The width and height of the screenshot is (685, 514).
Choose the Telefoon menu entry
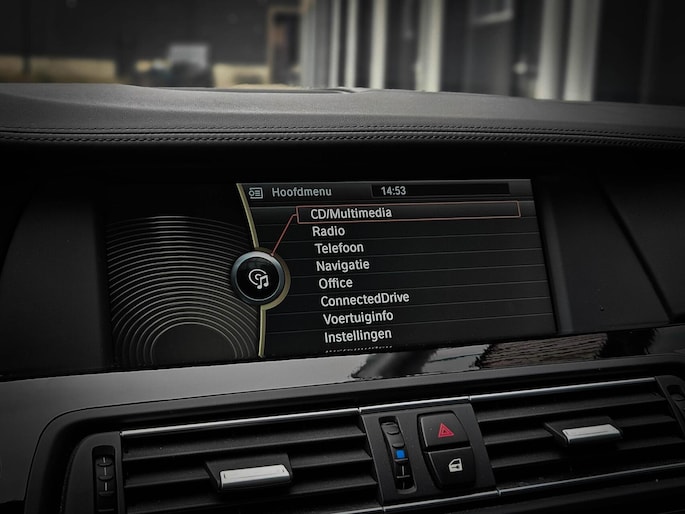coord(339,248)
